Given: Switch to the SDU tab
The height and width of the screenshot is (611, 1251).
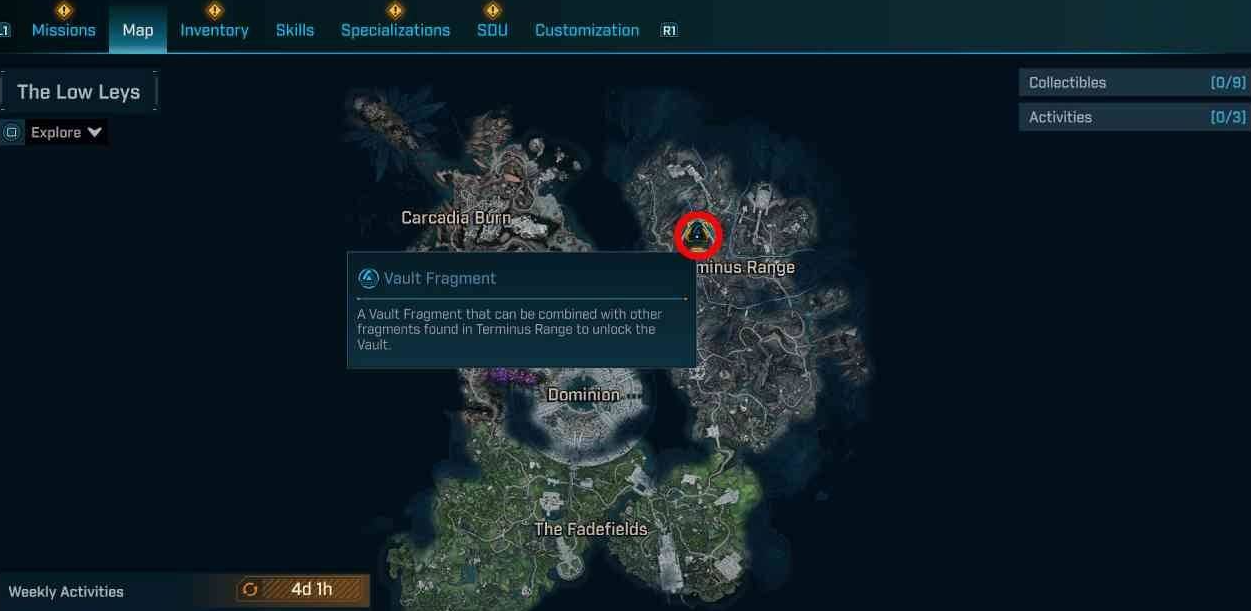Looking at the screenshot, I should tap(492, 30).
